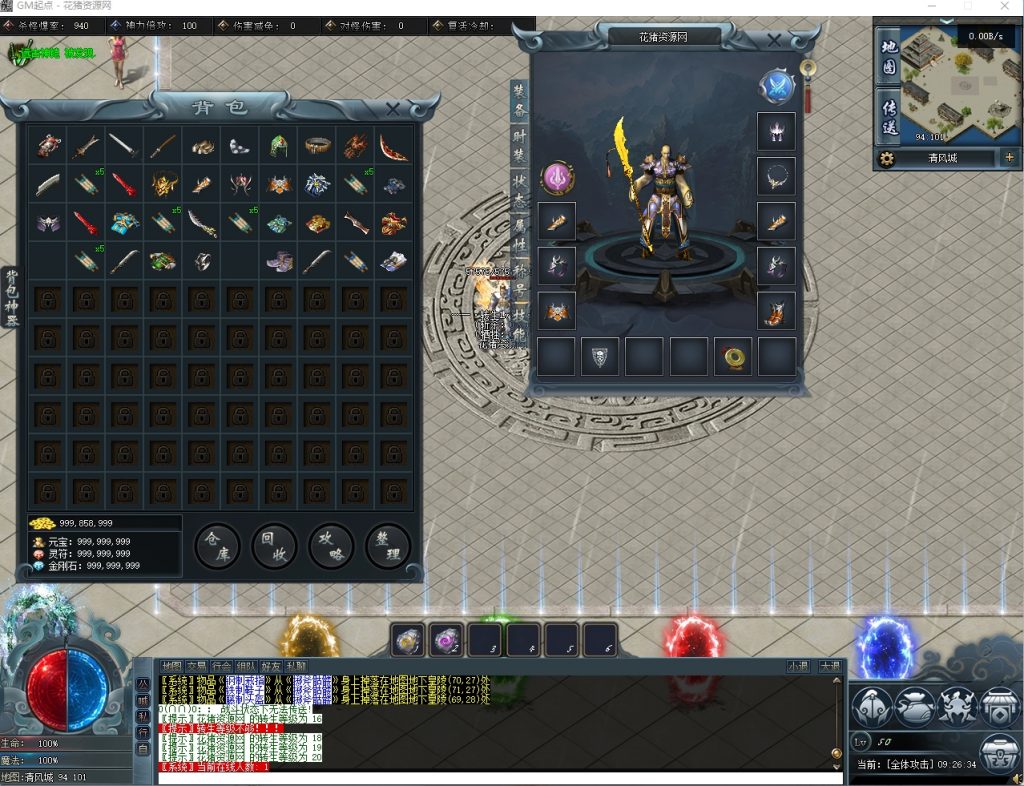Switch chat to the 行会 guild channel
The width and height of the screenshot is (1024, 786).
click(221, 666)
